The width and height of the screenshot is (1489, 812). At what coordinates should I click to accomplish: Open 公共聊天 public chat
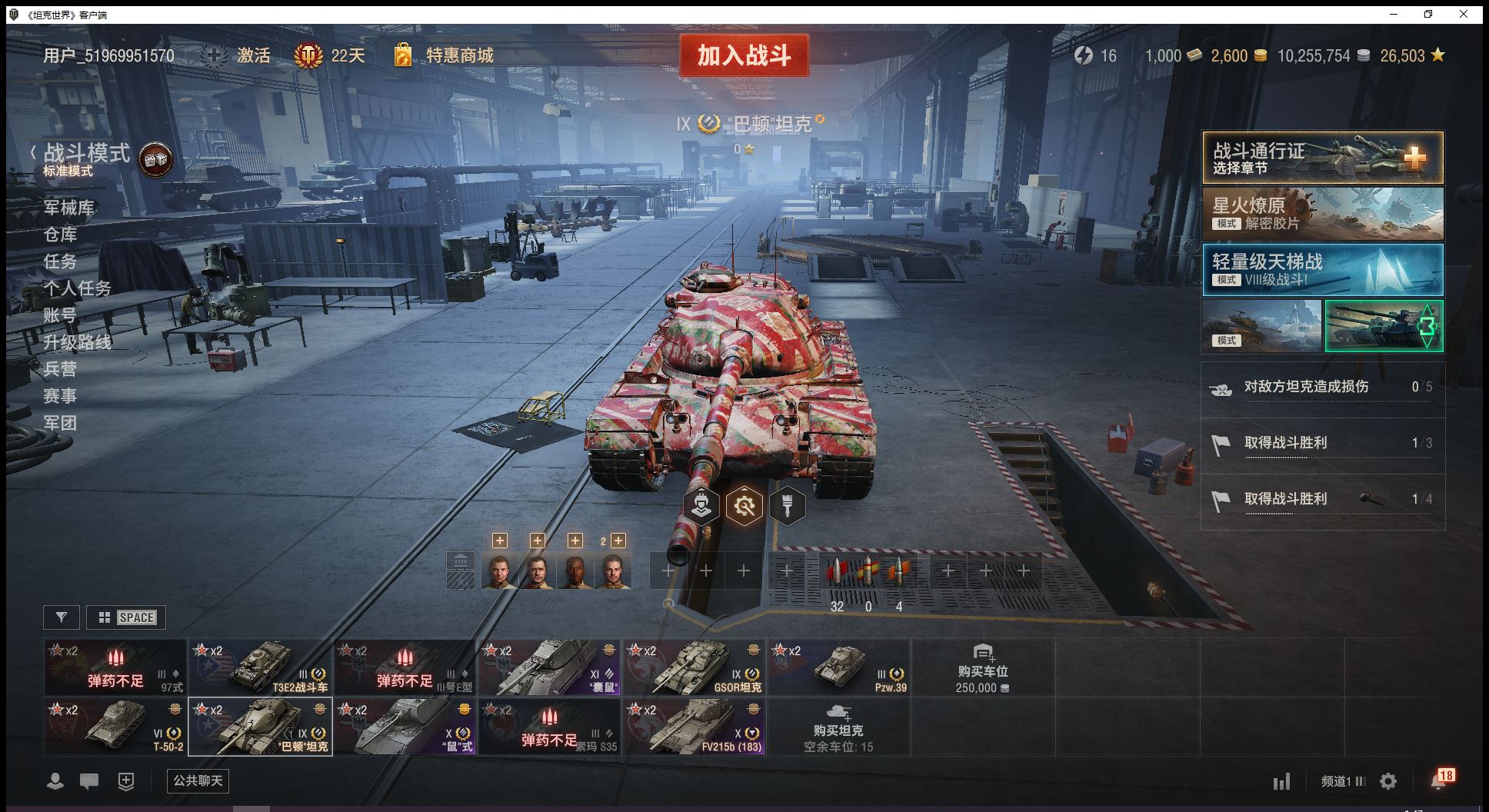tap(198, 781)
